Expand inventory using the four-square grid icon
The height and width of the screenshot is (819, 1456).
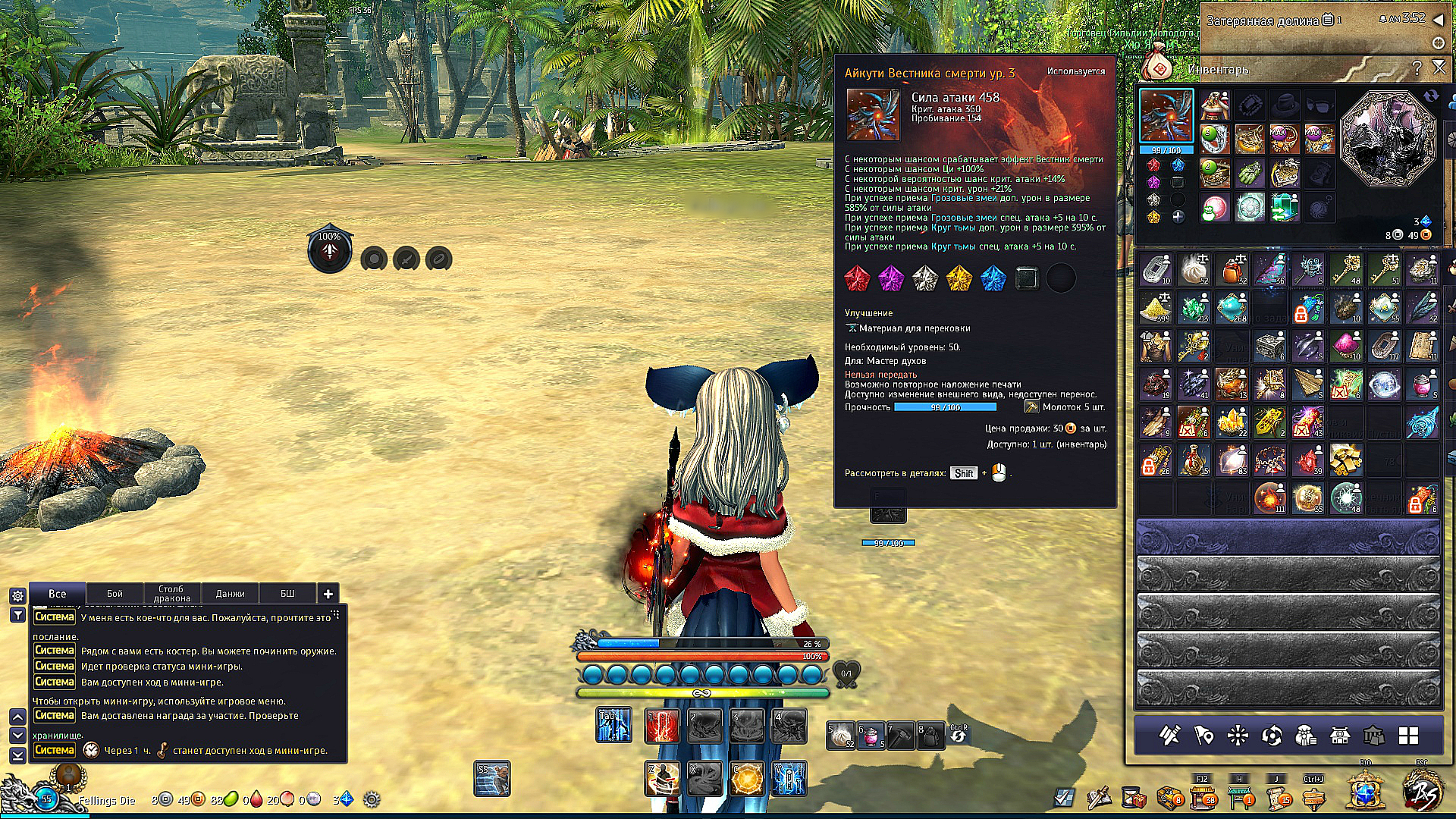click(x=1407, y=734)
